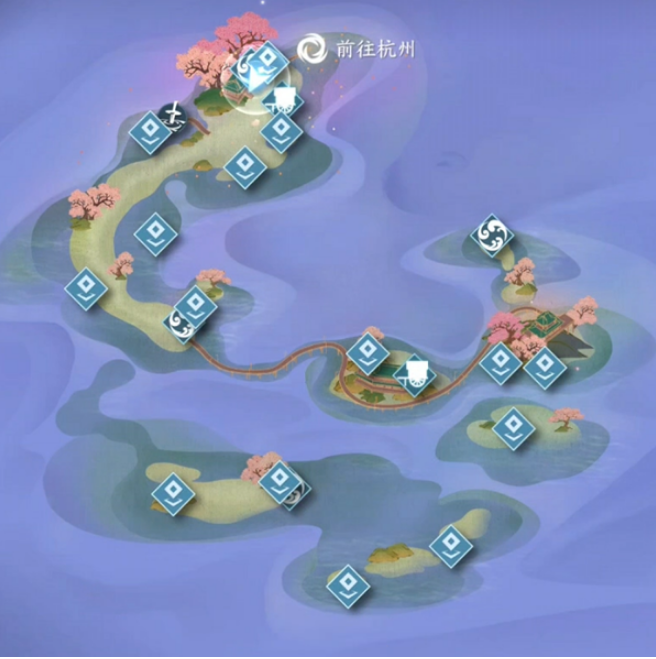The image size is (656, 659).
Task: Choose the triple-swirl marker on the northeast islet
Action: click(491, 235)
